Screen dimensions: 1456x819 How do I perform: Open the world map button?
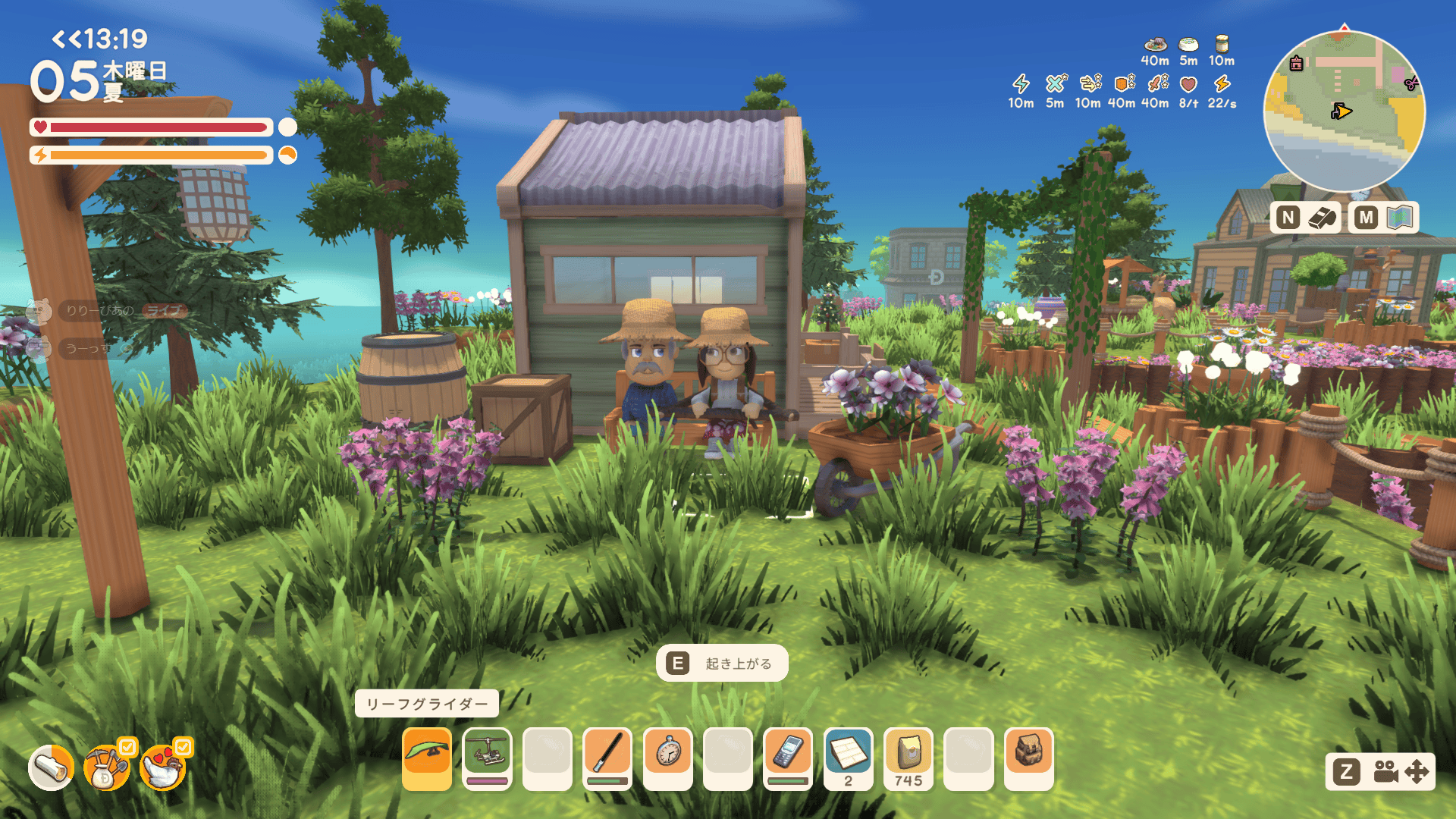[x=1383, y=218]
